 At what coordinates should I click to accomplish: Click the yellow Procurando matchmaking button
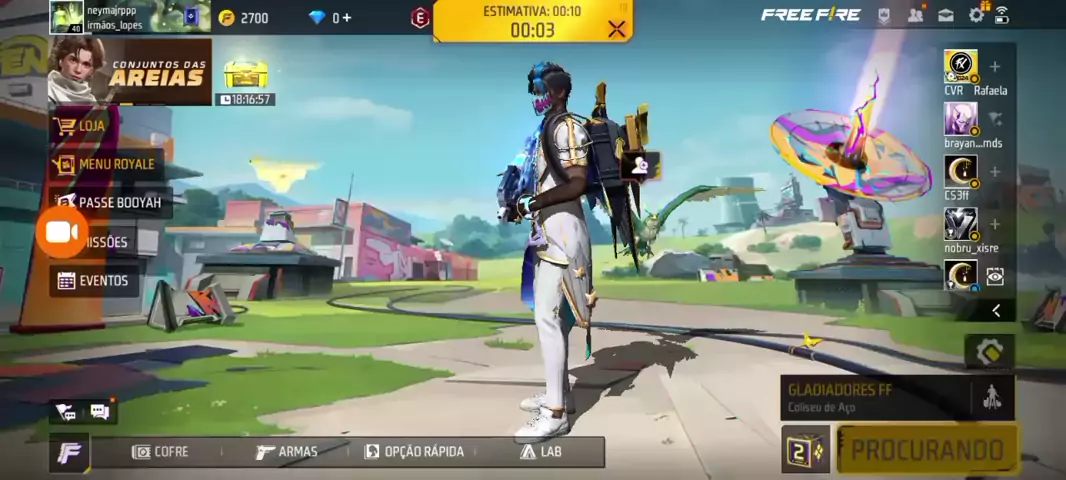pyautogui.click(x=926, y=450)
